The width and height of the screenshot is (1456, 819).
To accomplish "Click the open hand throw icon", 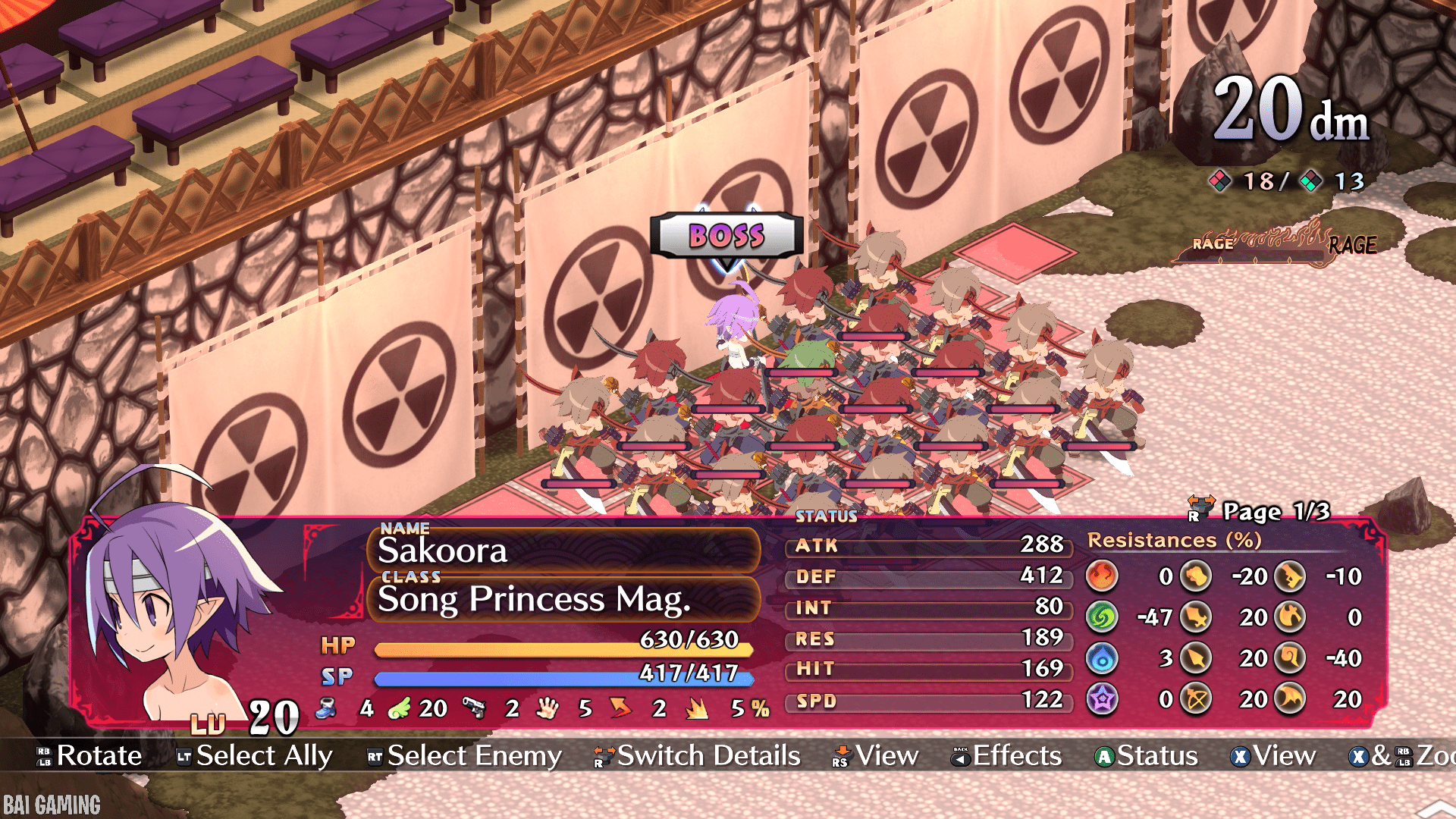I will click(x=547, y=708).
